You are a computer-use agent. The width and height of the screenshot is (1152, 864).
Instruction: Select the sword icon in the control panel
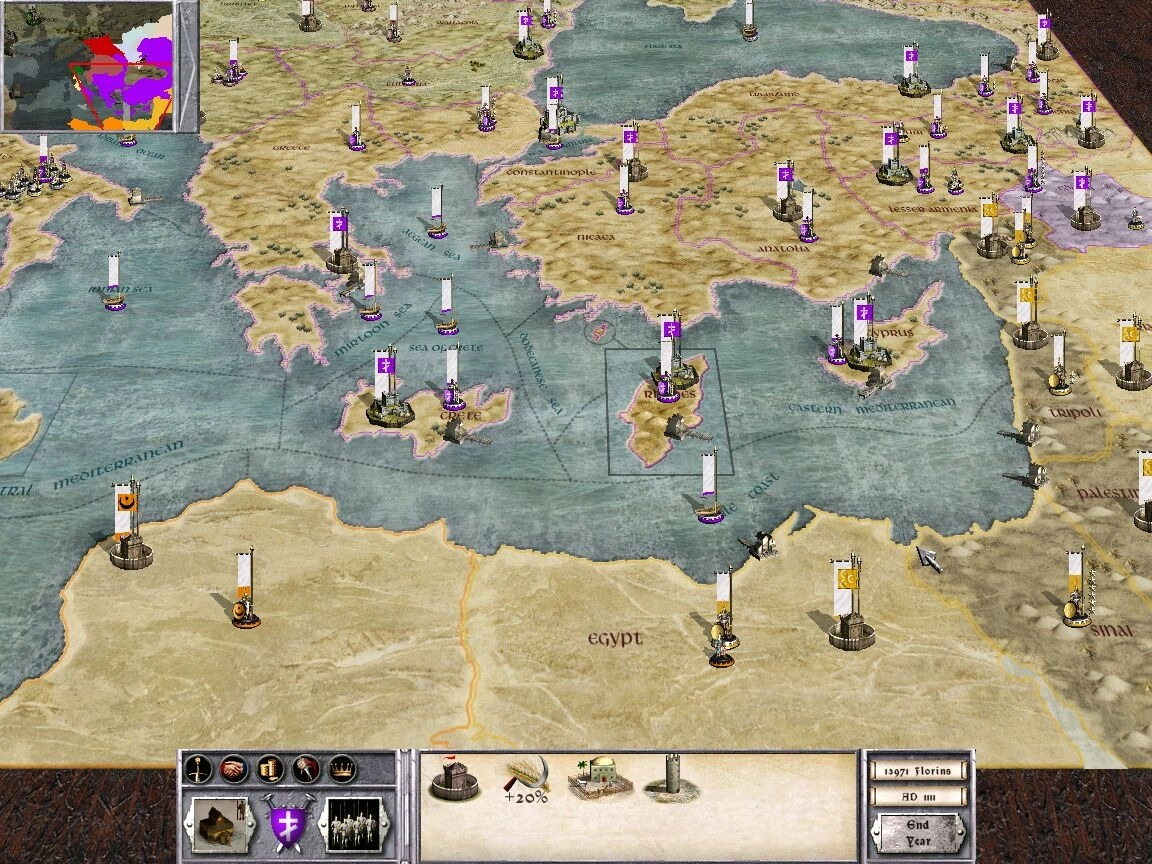click(197, 768)
